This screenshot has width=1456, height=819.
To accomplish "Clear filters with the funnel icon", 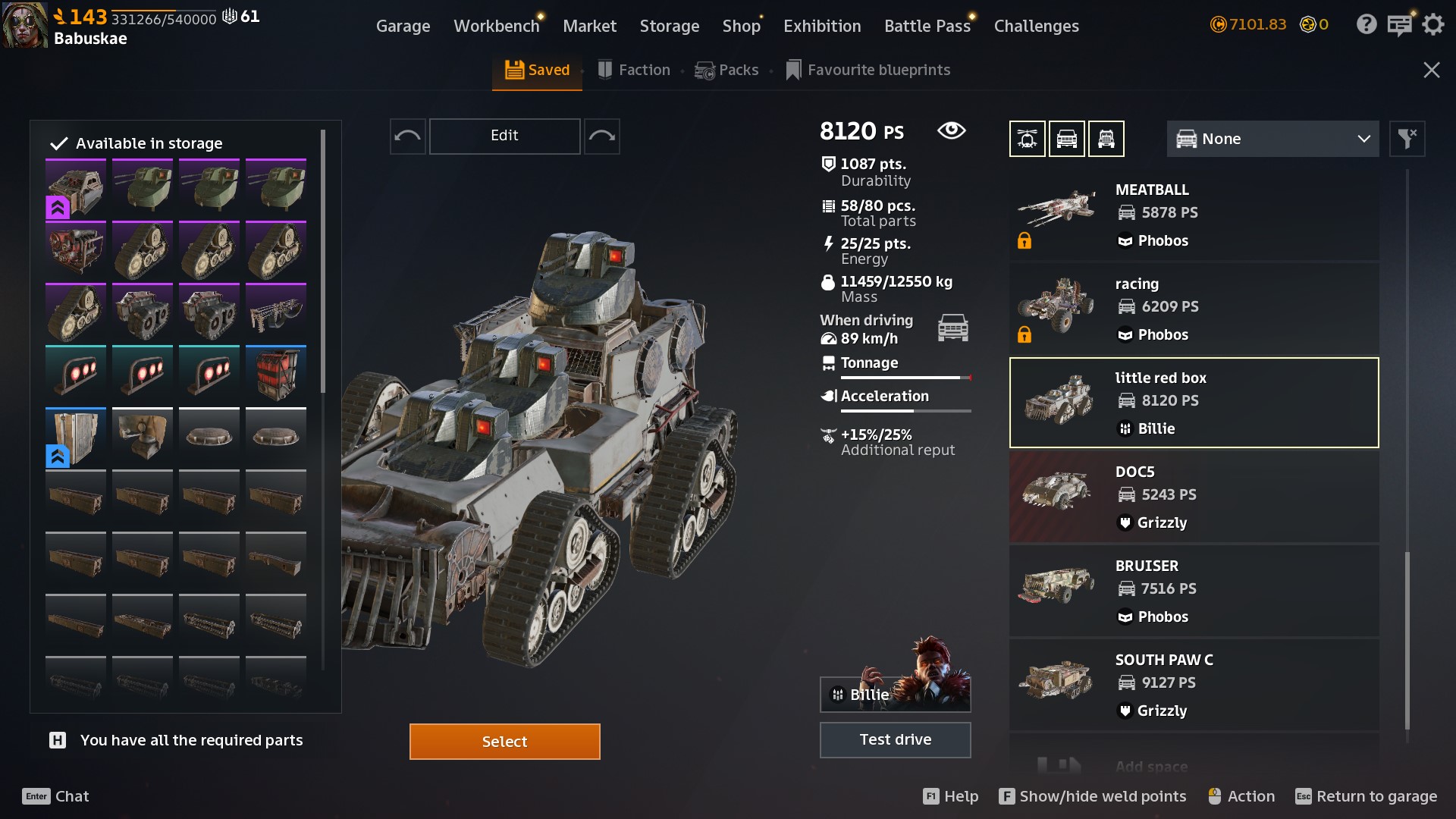I will [1407, 139].
